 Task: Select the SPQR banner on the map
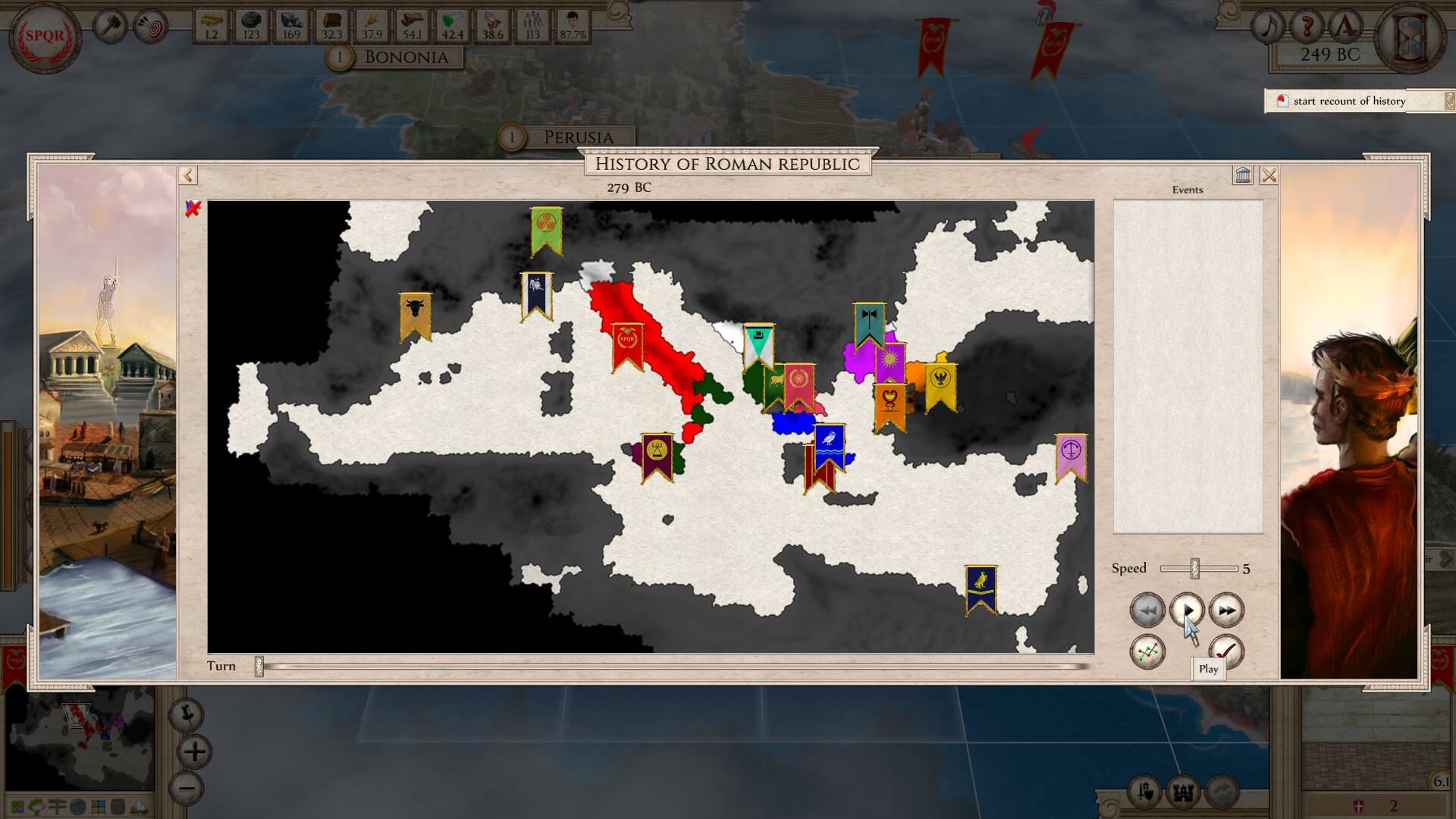tap(627, 346)
